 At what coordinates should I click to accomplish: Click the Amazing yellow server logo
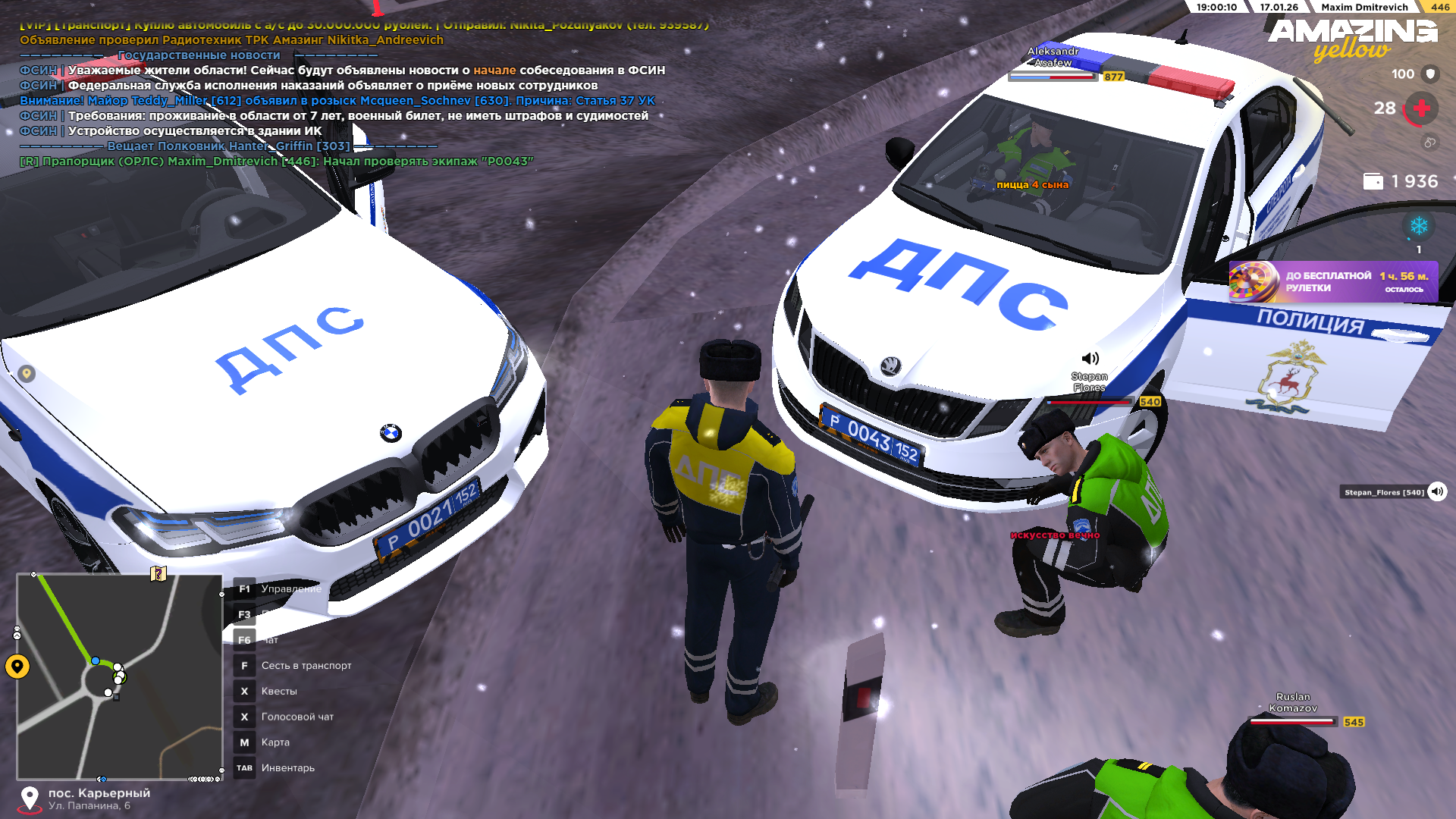point(1352,39)
